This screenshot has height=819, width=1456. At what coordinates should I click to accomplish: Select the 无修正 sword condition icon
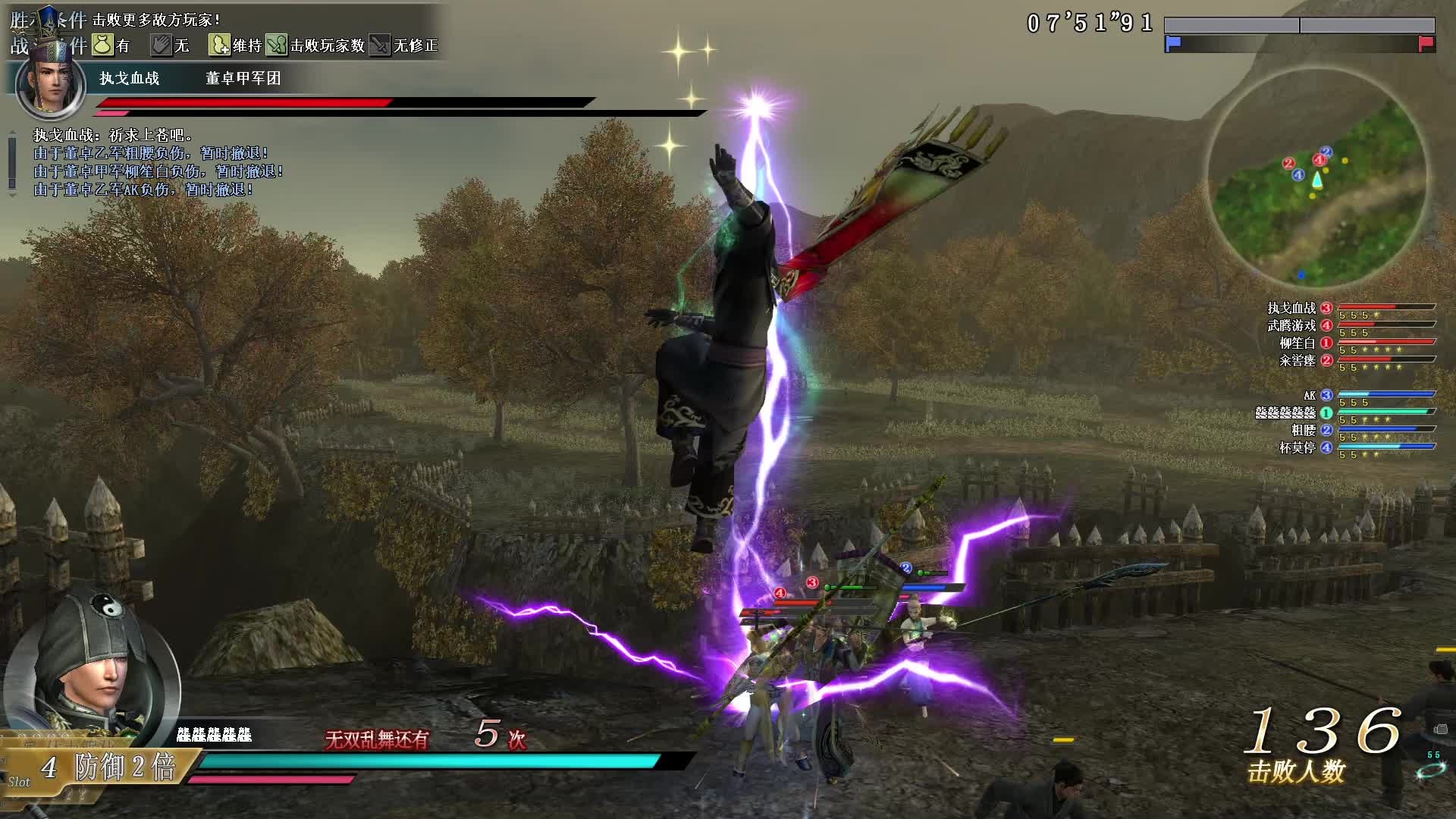click(x=379, y=45)
